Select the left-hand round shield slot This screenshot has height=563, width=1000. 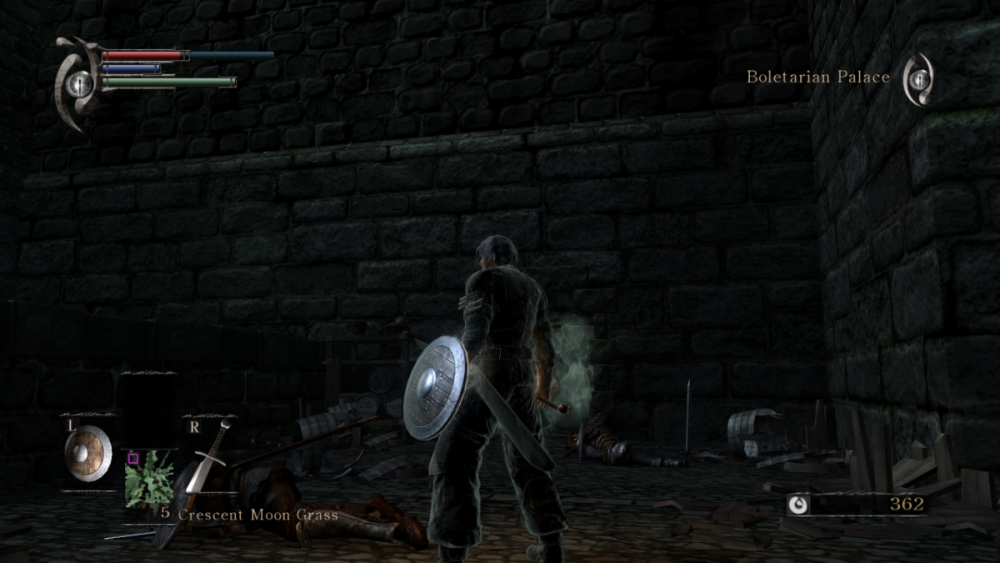(86, 451)
